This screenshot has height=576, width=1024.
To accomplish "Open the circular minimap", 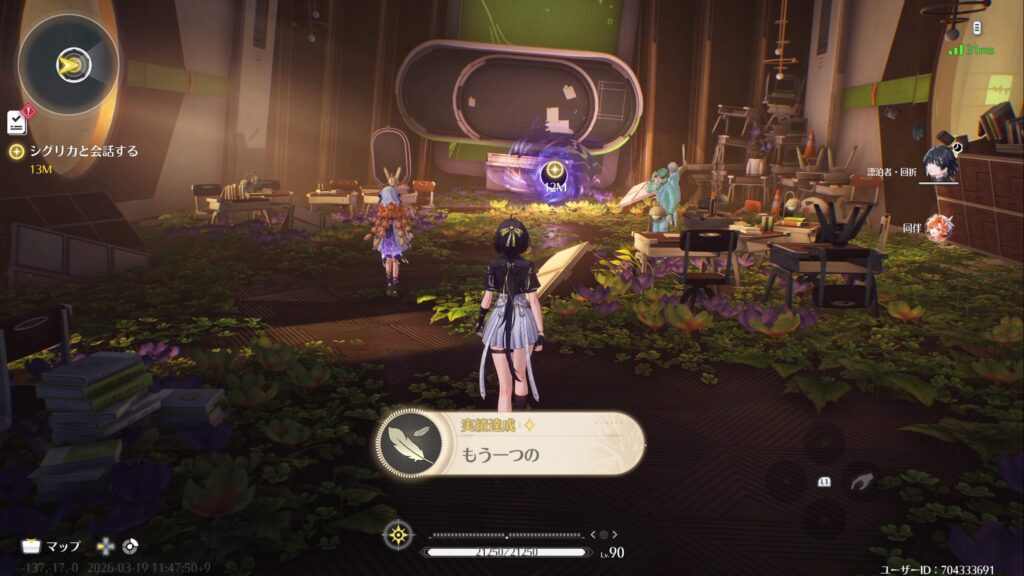I will pyautogui.click(x=68, y=65).
